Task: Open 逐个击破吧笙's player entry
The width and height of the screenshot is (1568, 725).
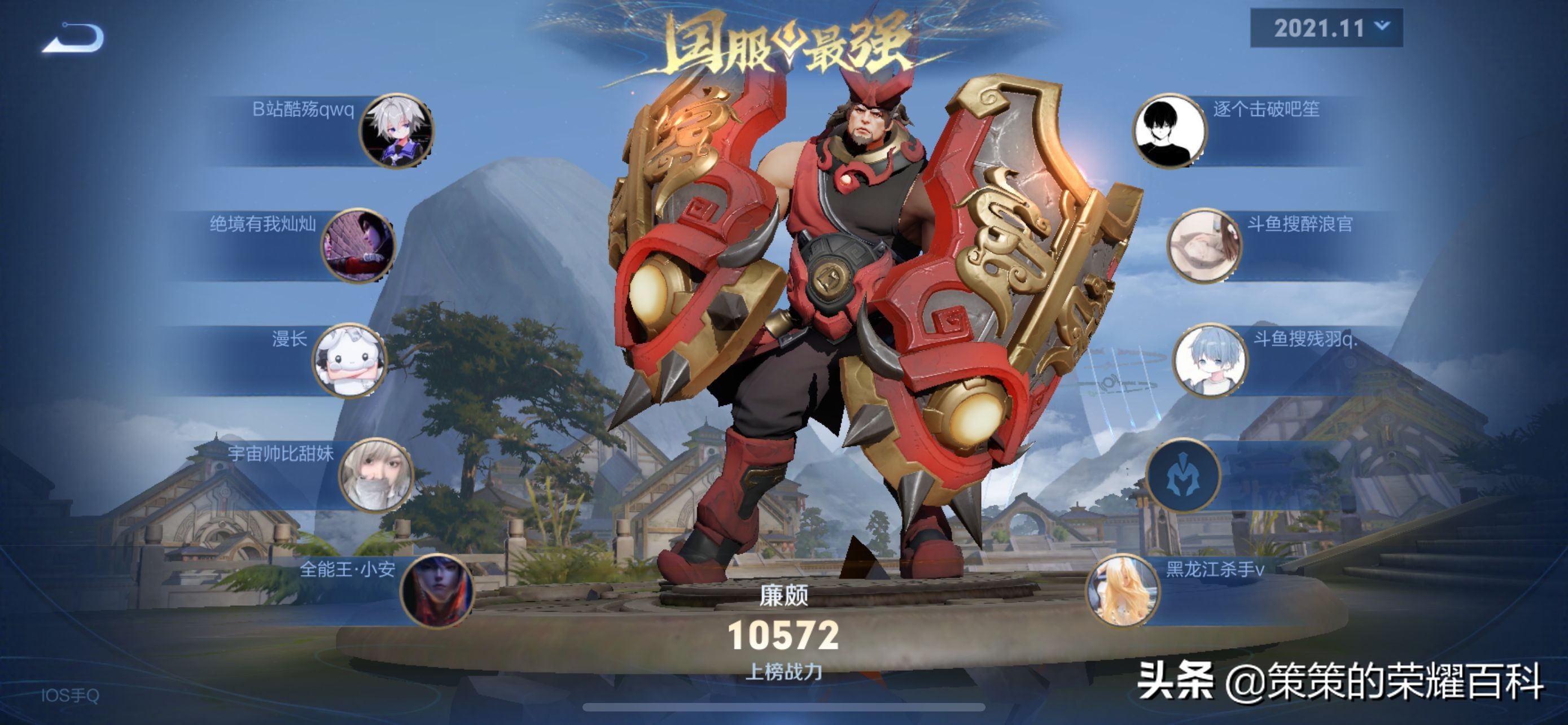Action: tap(1169, 130)
